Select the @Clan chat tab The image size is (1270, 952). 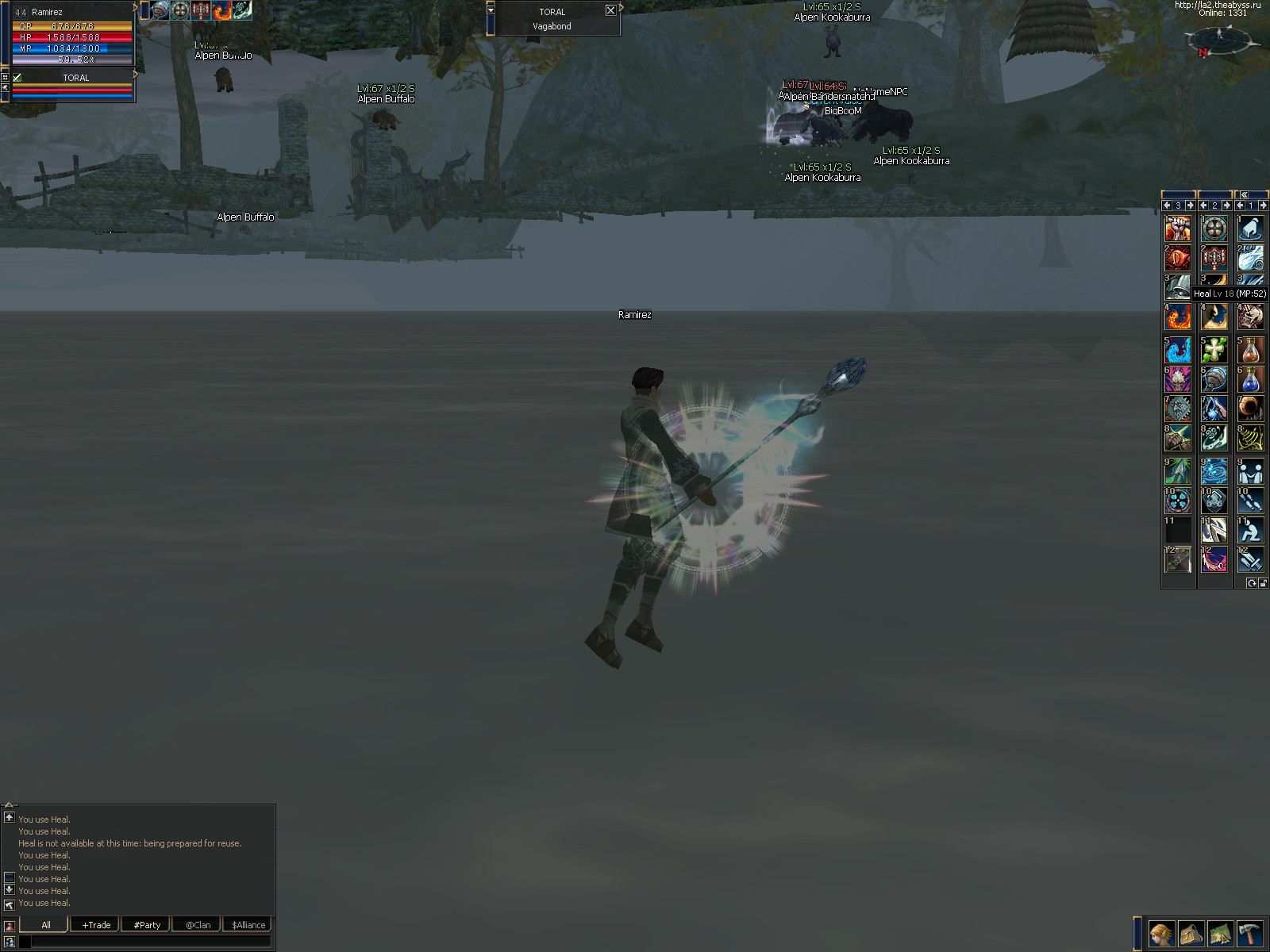(198, 925)
